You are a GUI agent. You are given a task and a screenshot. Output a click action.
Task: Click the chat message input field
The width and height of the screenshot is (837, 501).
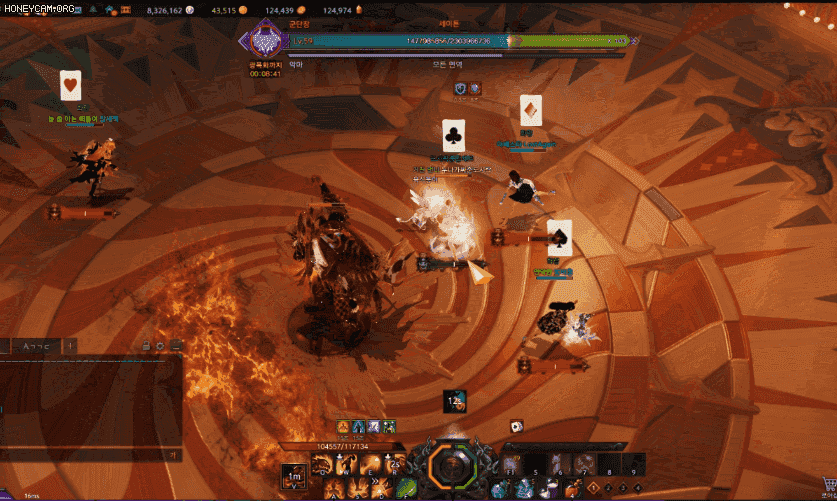coord(85,455)
